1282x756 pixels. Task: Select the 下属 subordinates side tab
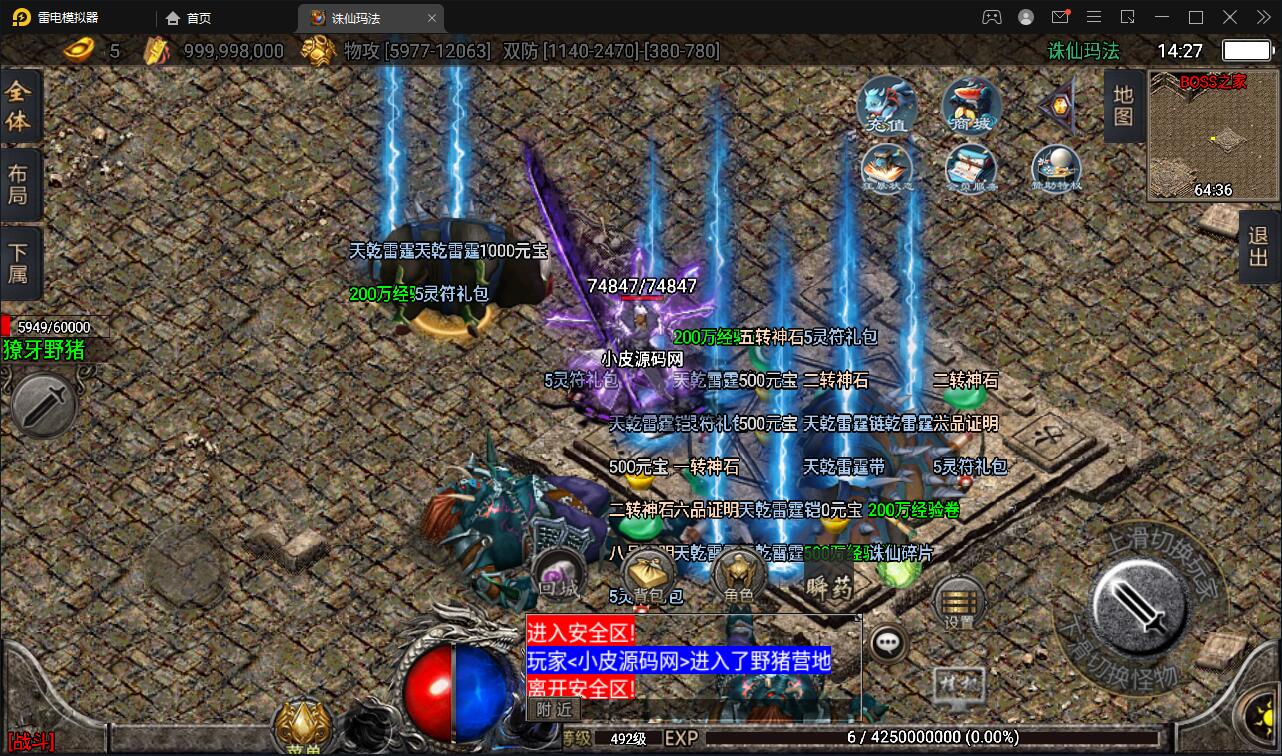pyautogui.click(x=19, y=260)
